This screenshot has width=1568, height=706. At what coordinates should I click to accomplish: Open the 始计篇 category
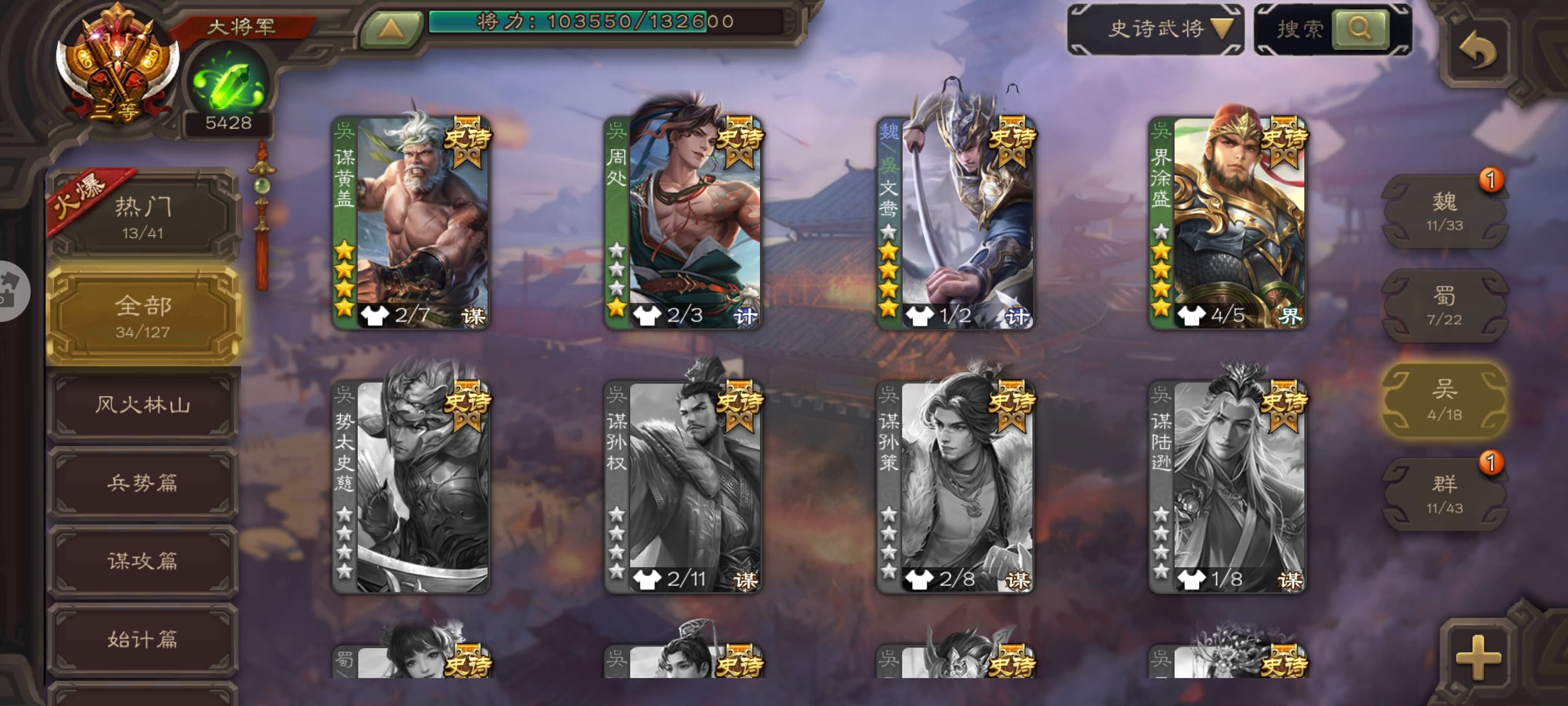[x=143, y=639]
